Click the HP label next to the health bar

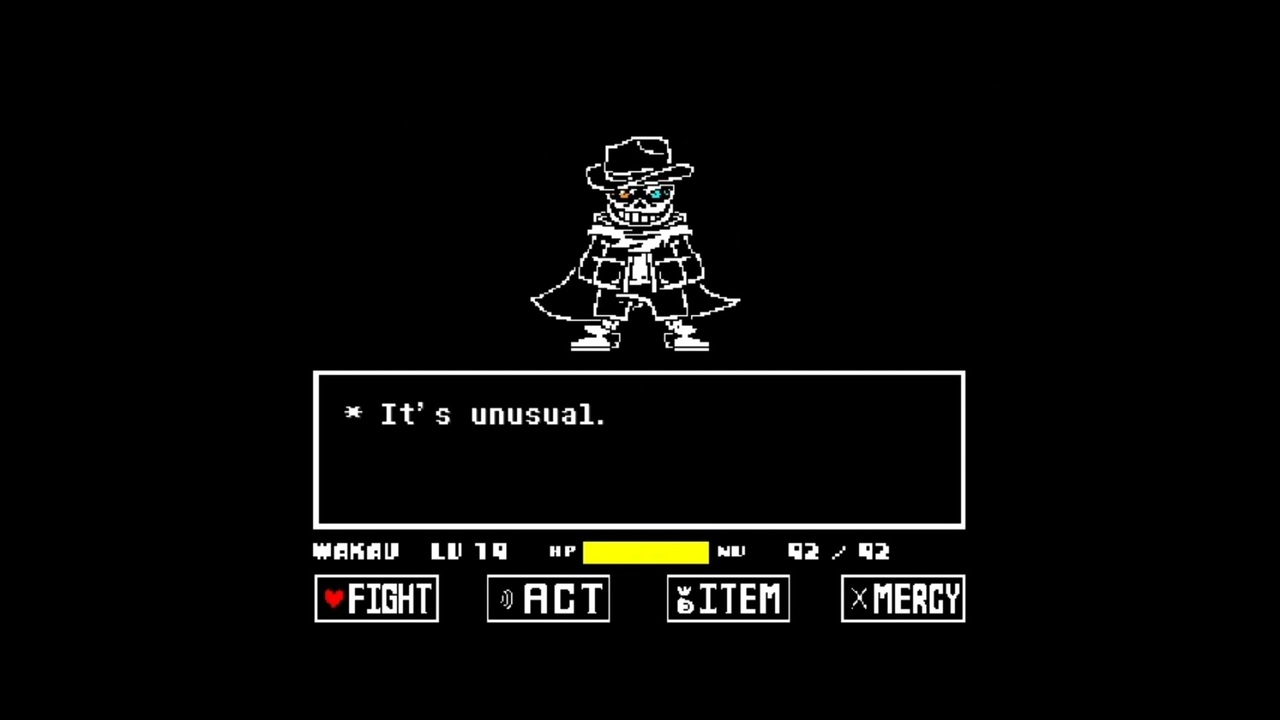[x=563, y=551]
